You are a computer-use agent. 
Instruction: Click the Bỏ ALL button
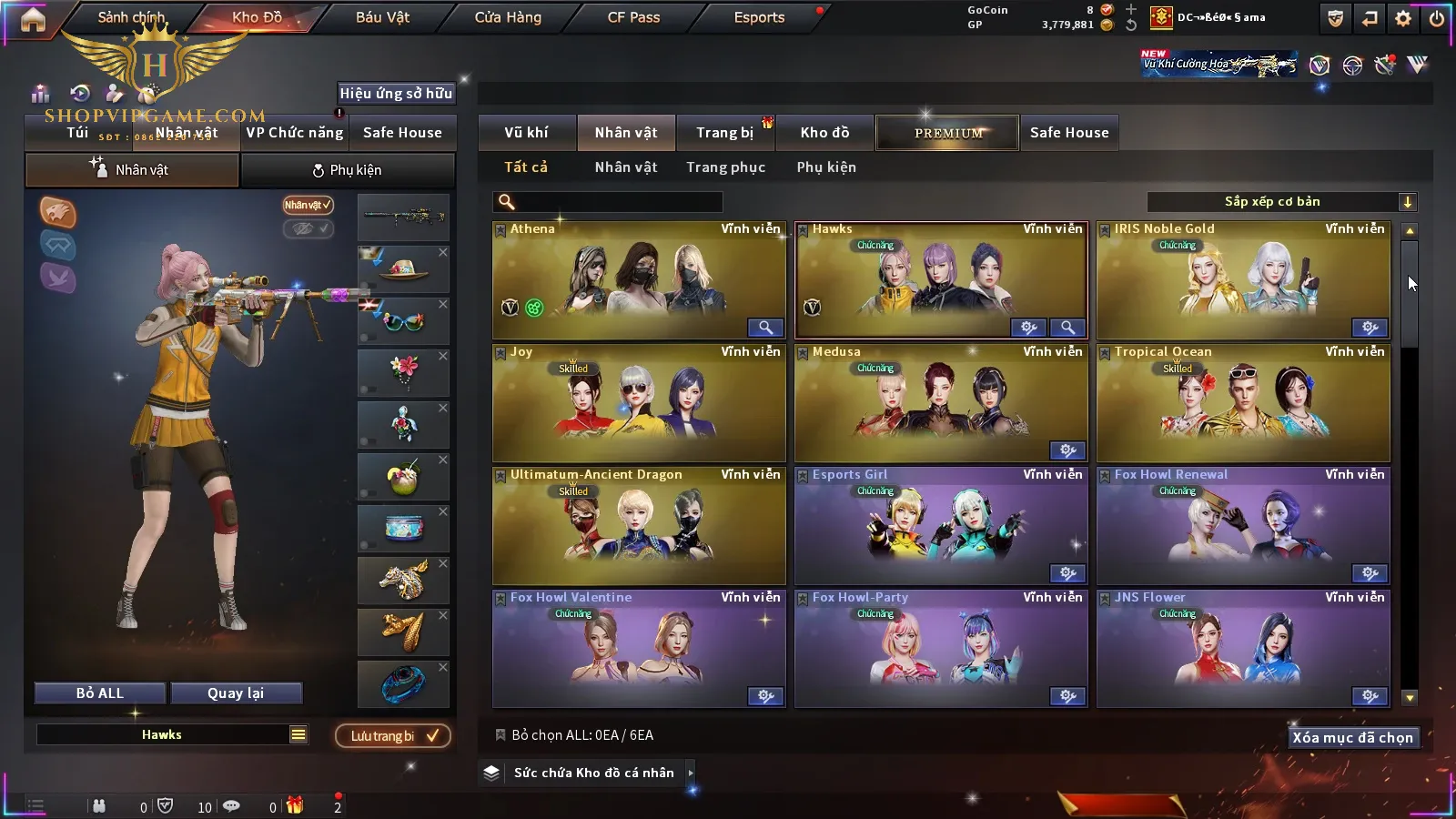pos(99,693)
